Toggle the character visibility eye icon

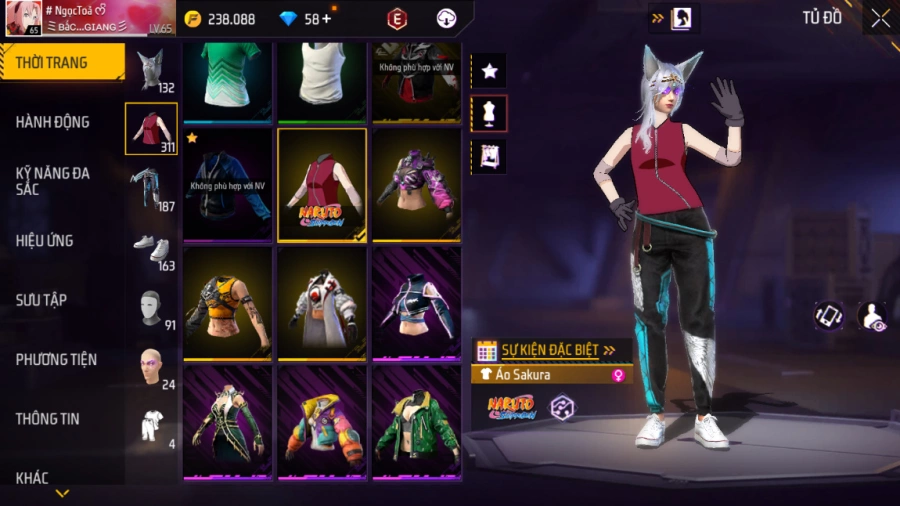click(872, 316)
